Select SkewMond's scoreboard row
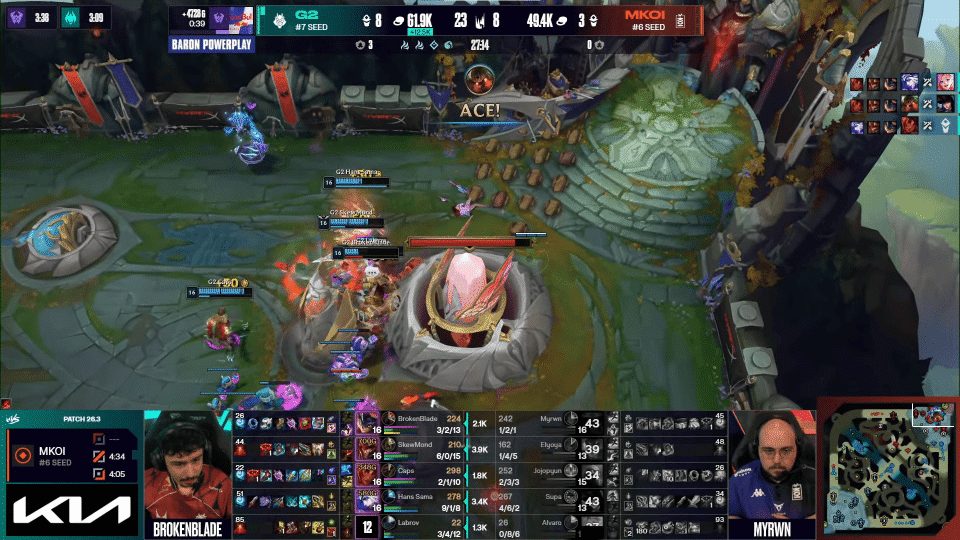 (x=421, y=449)
